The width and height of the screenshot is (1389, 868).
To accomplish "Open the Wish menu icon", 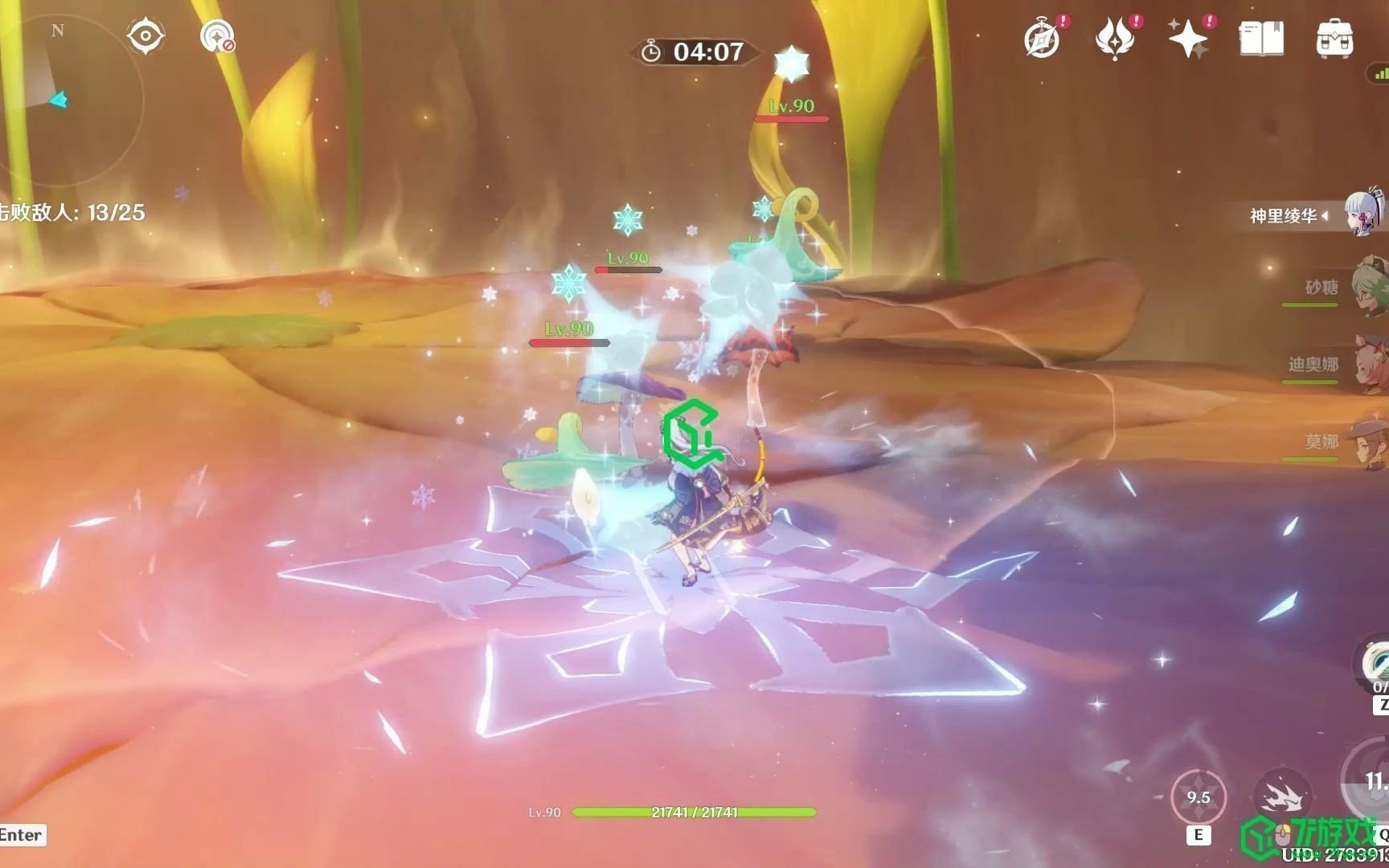I will pos(1115,39).
